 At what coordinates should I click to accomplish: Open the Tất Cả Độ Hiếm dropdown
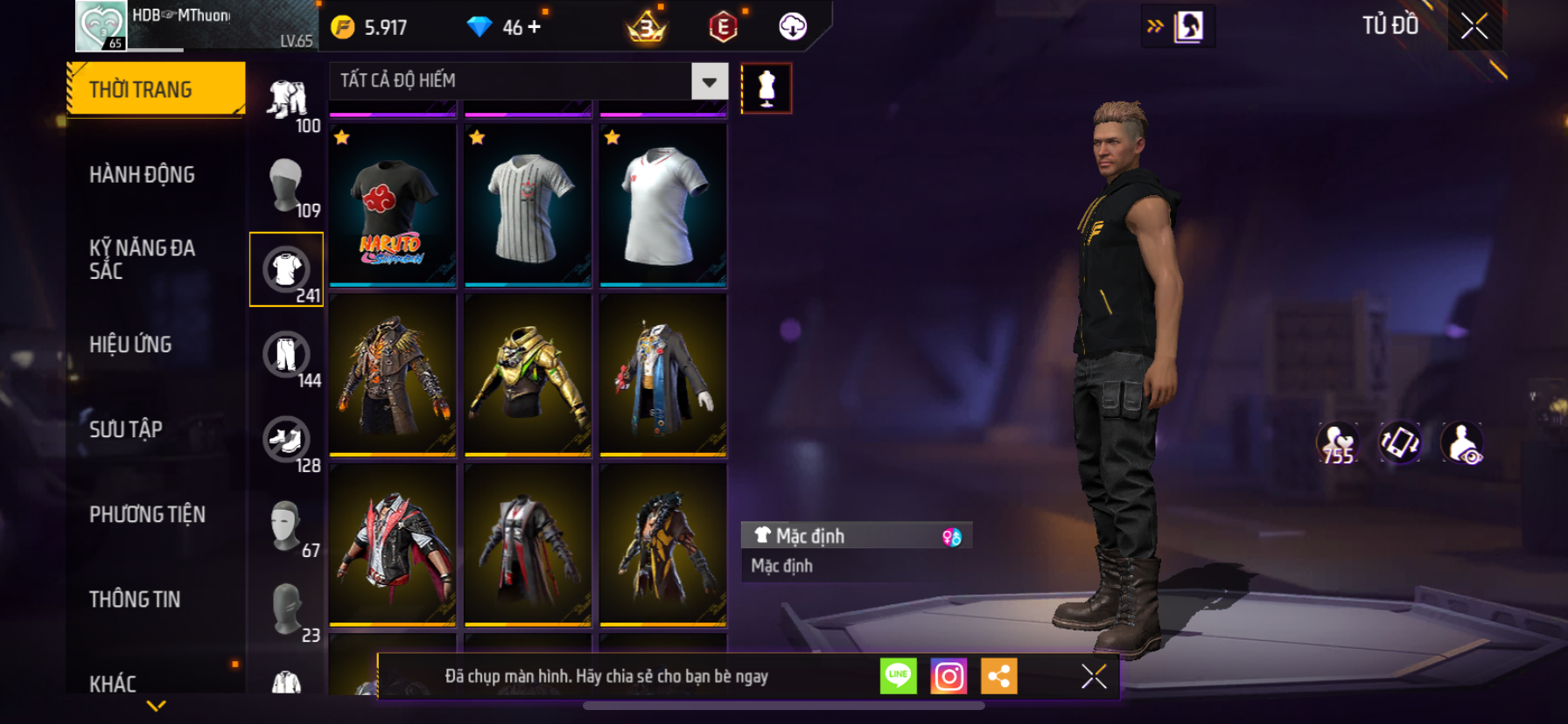pos(709,81)
